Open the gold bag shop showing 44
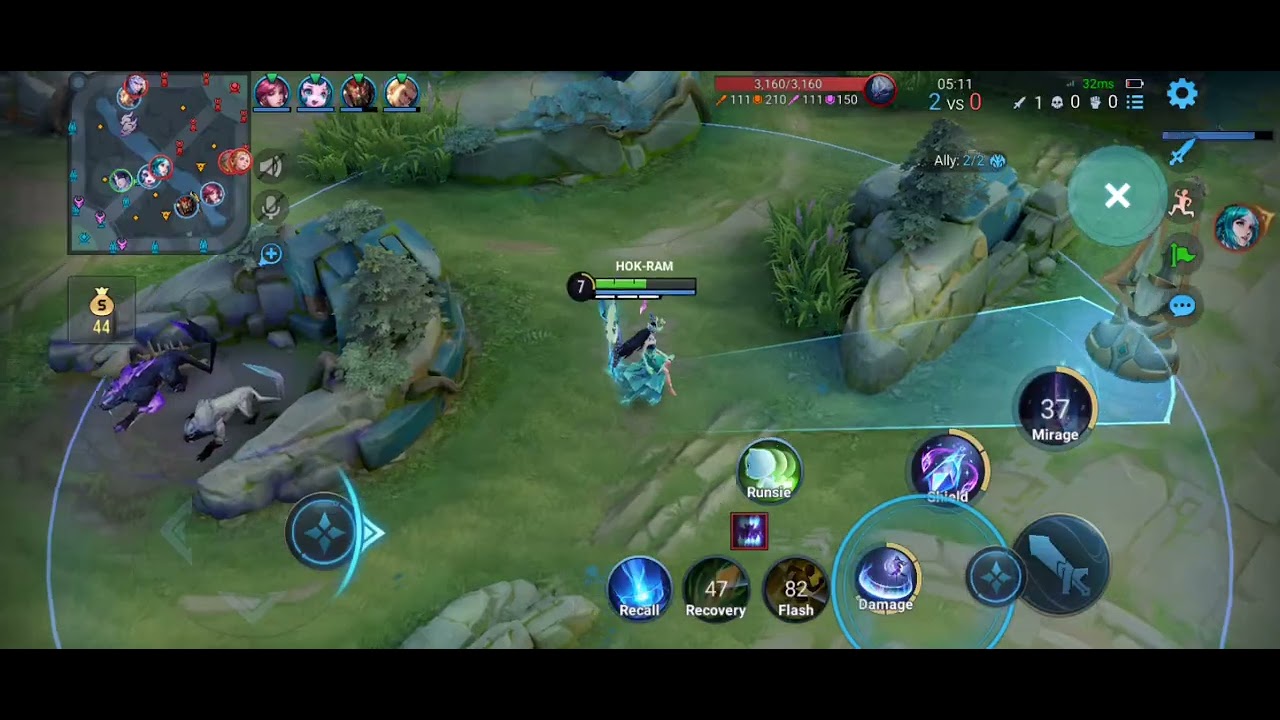 tap(101, 311)
